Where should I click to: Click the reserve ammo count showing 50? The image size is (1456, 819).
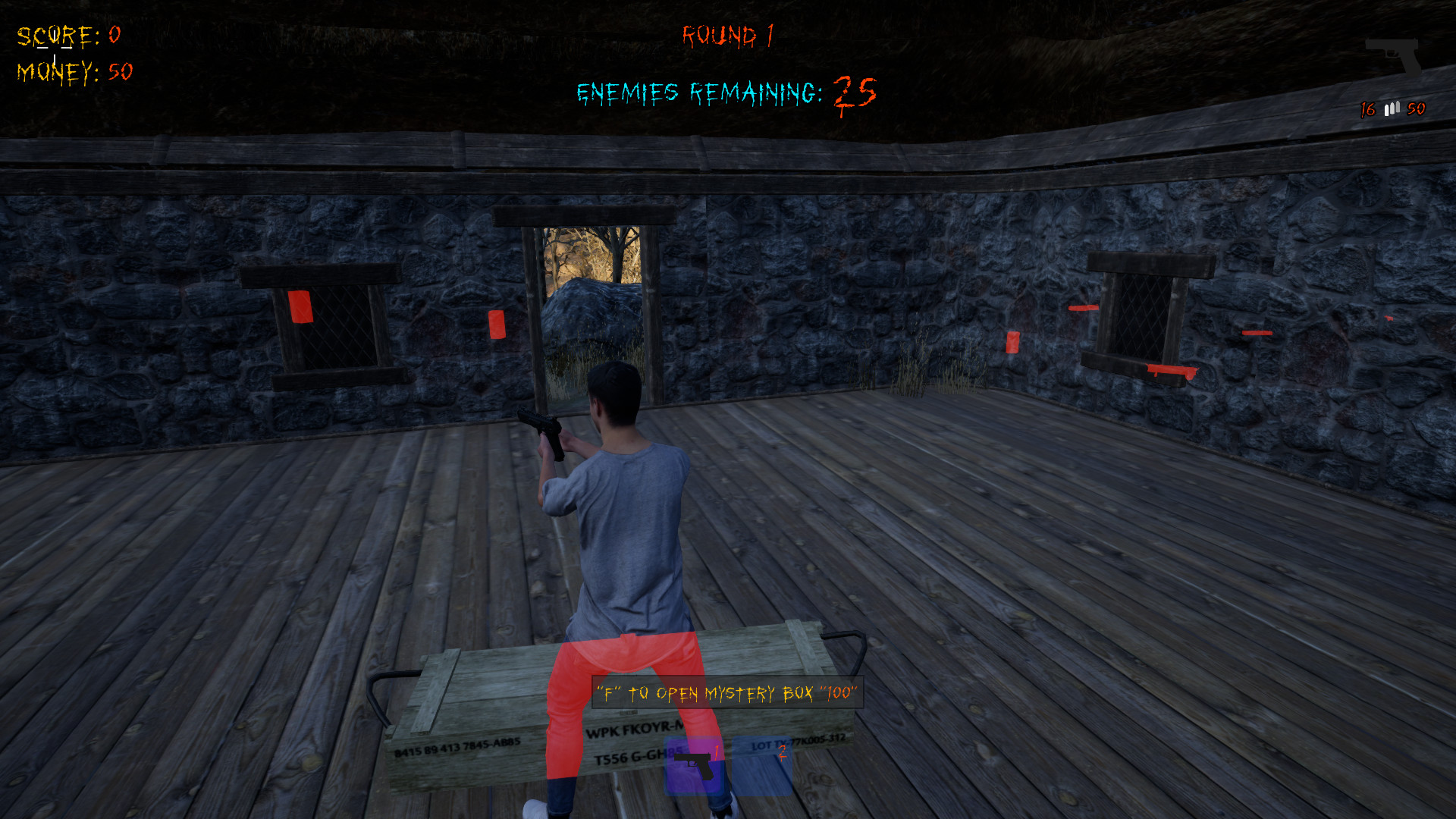[x=1415, y=109]
